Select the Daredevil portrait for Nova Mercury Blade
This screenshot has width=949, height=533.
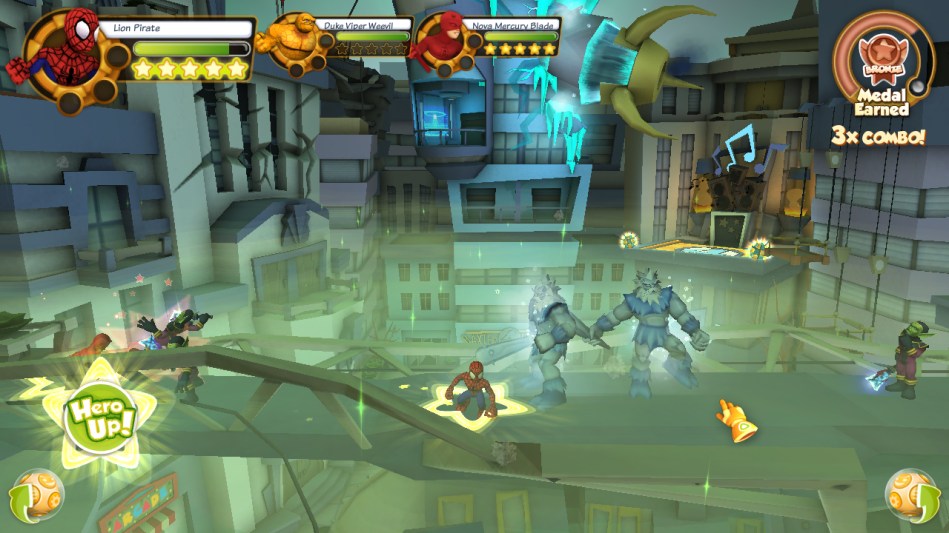[x=439, y=40]
